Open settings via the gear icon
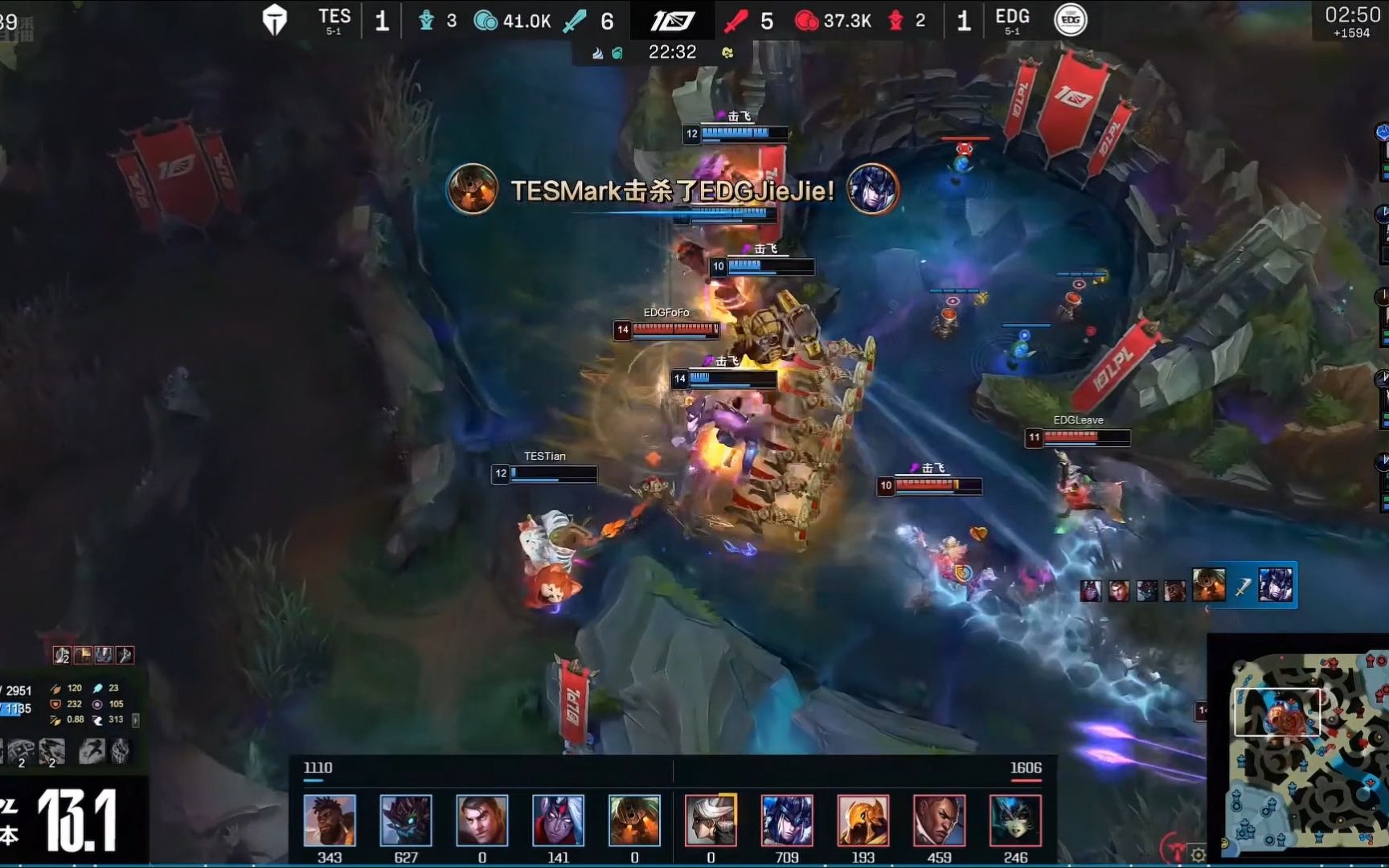1389x868 pixels. click(x=1198, y=854)
